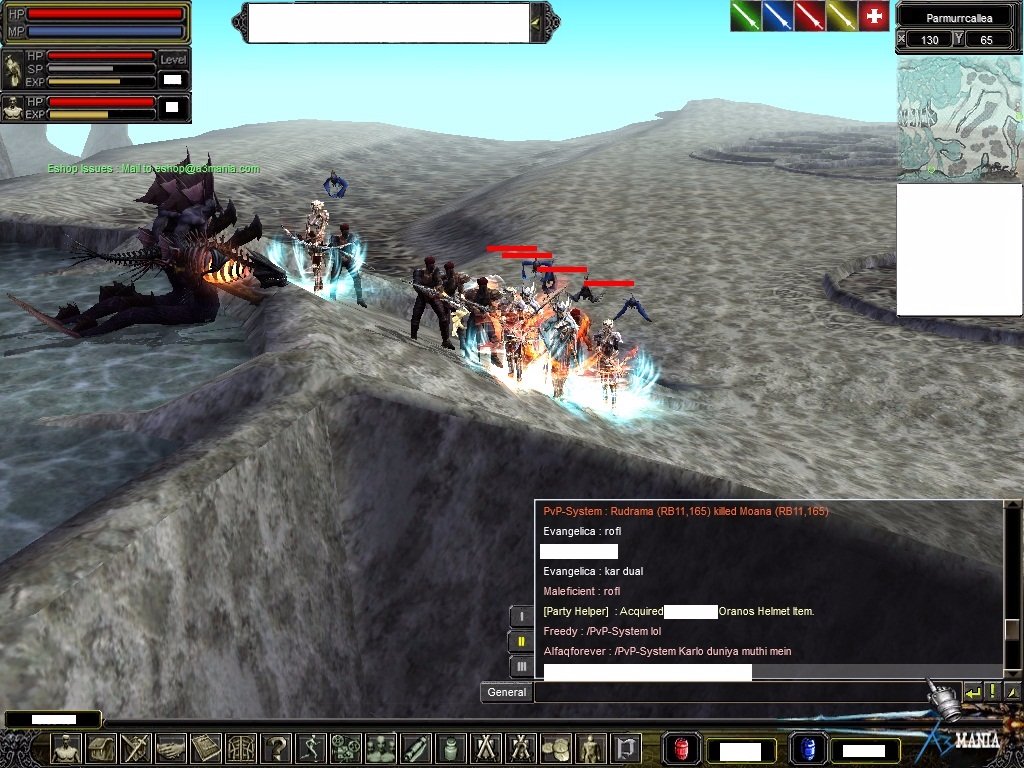Activate the green sword buff icon
The image size is (1024, 768).
tap(746, 16)
